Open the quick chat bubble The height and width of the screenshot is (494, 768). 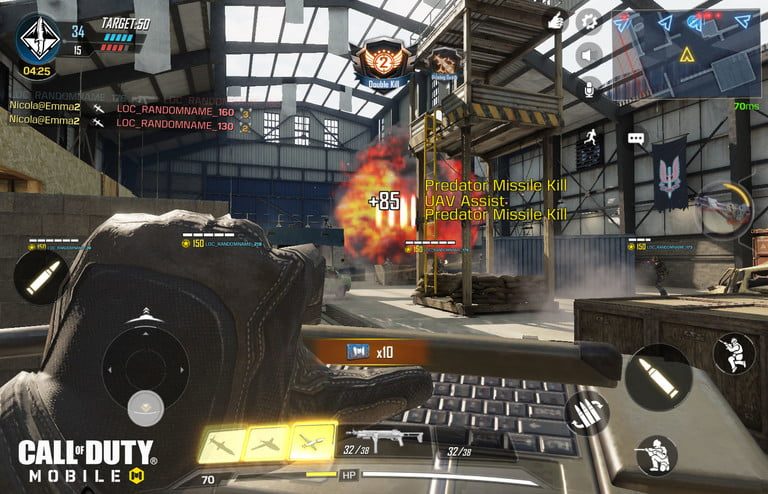tap(636, 139)
